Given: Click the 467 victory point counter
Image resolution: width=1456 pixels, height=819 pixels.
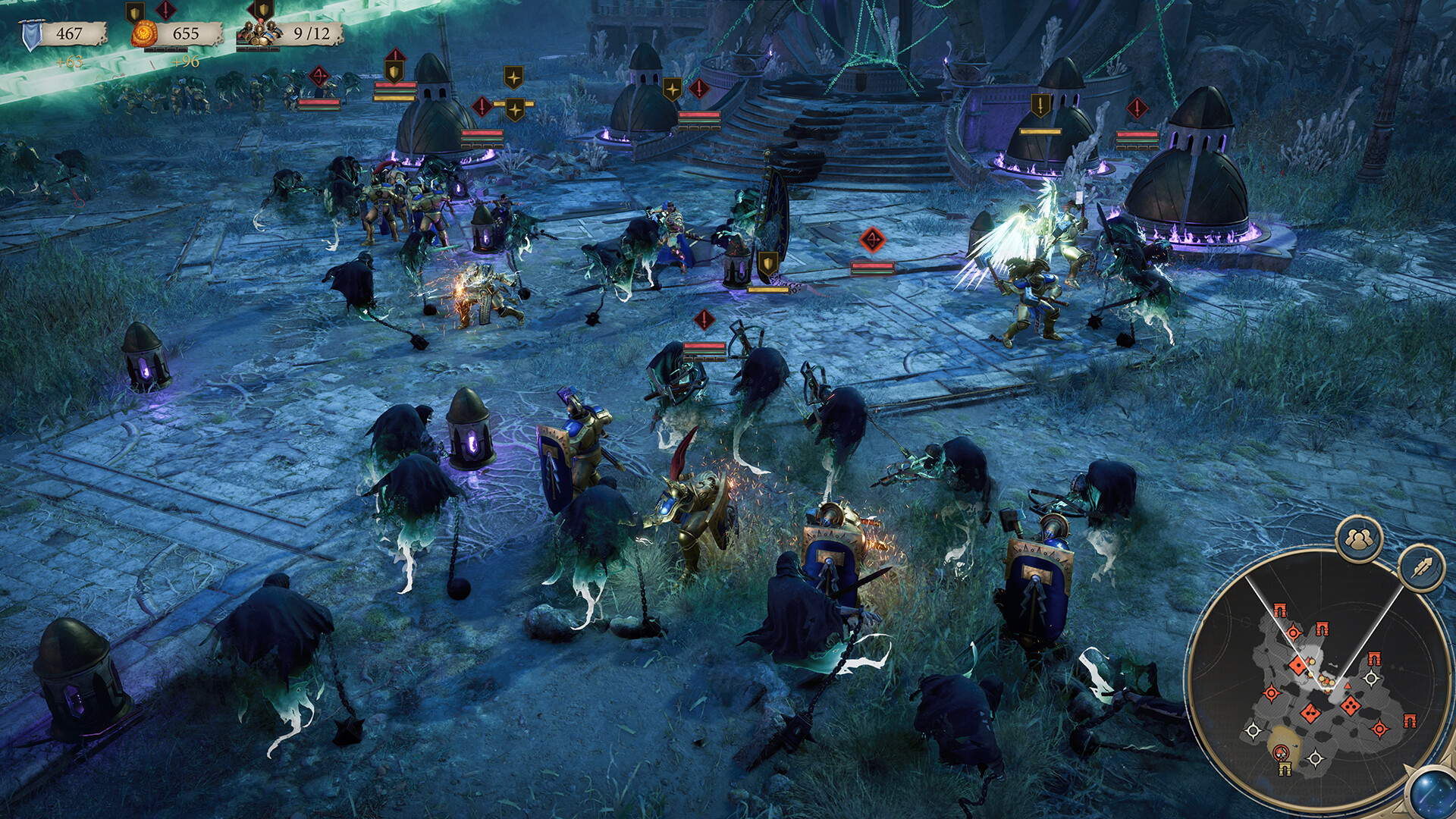Looking at the screenshot, I should [x=71, y=33].
